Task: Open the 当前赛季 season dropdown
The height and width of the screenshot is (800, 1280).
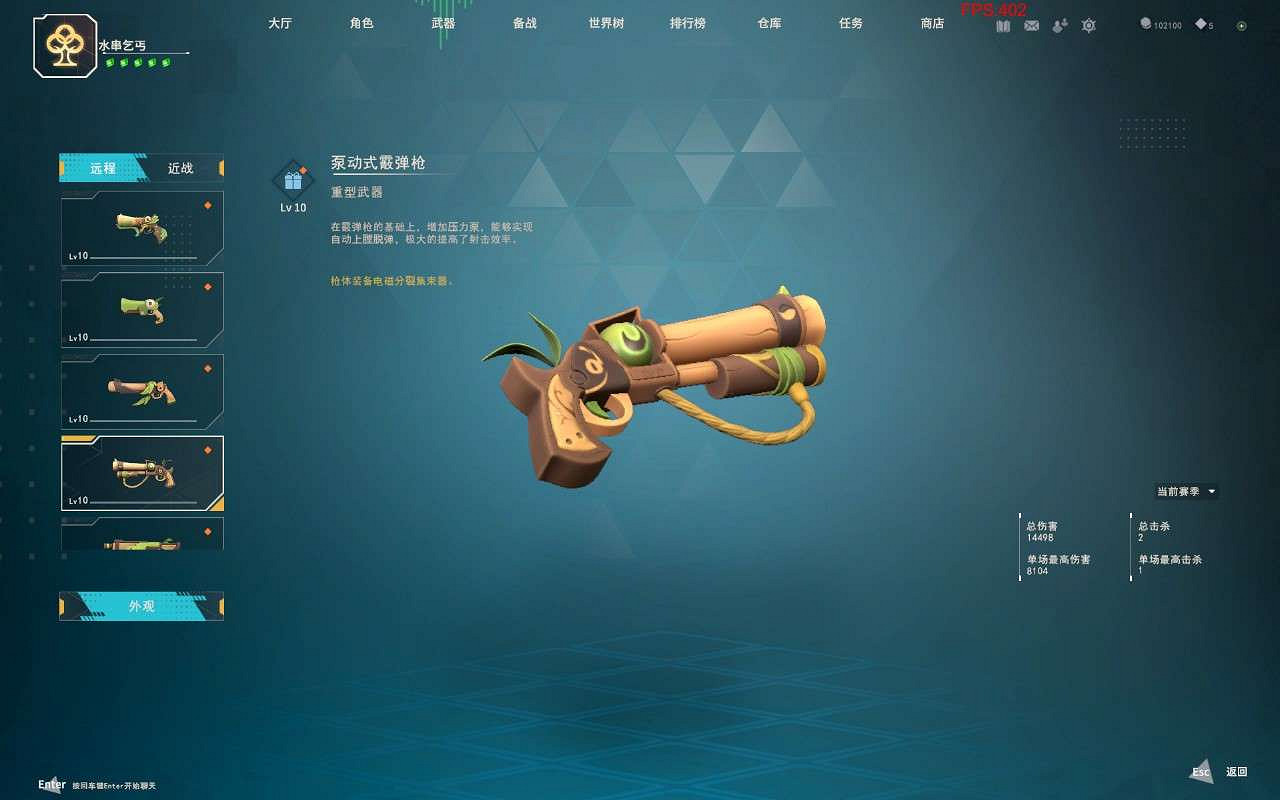Action: (x=1185, y=491)
